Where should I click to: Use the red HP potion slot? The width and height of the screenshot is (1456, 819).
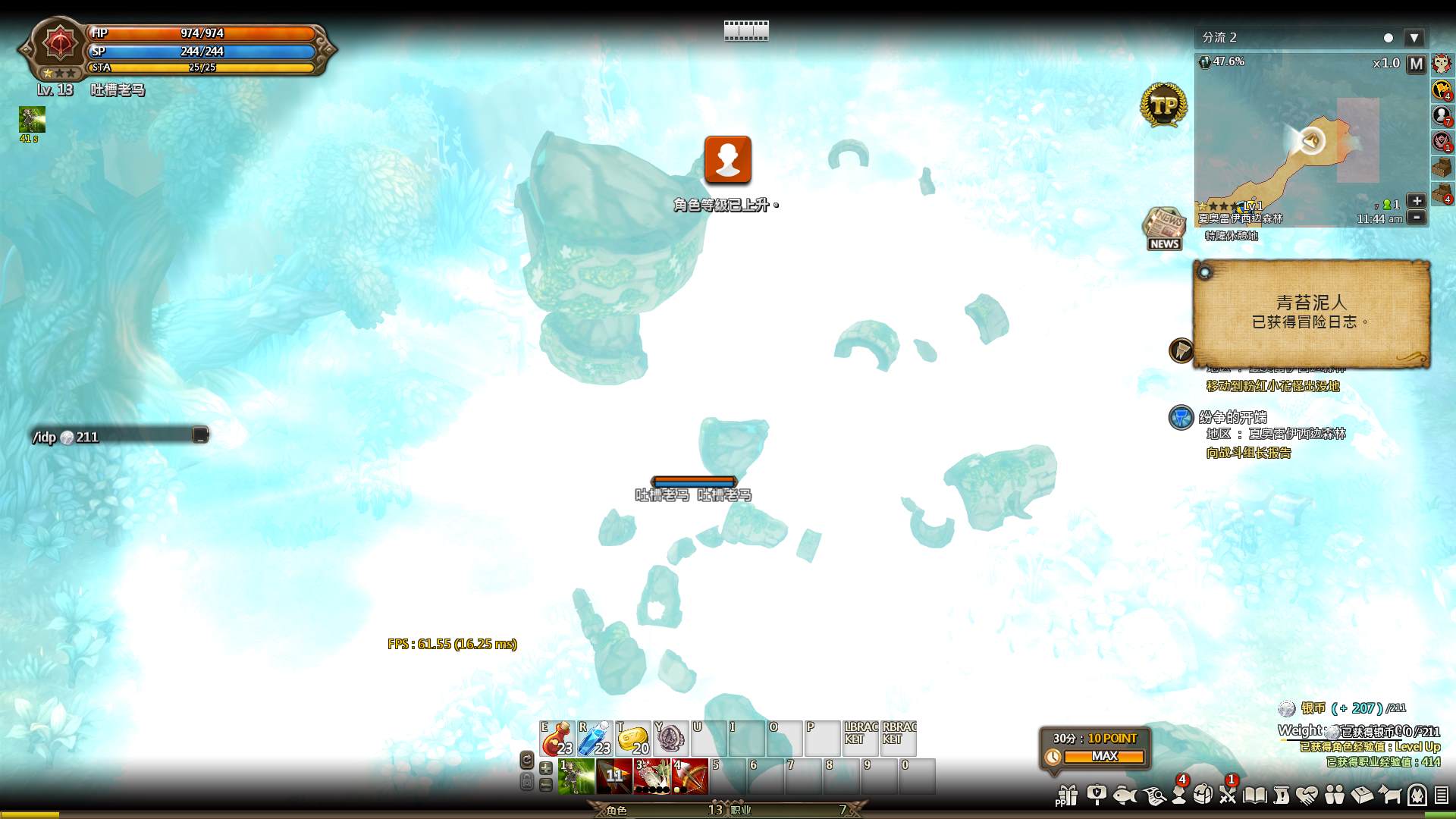pyautogui.click(x=557, y=738)
